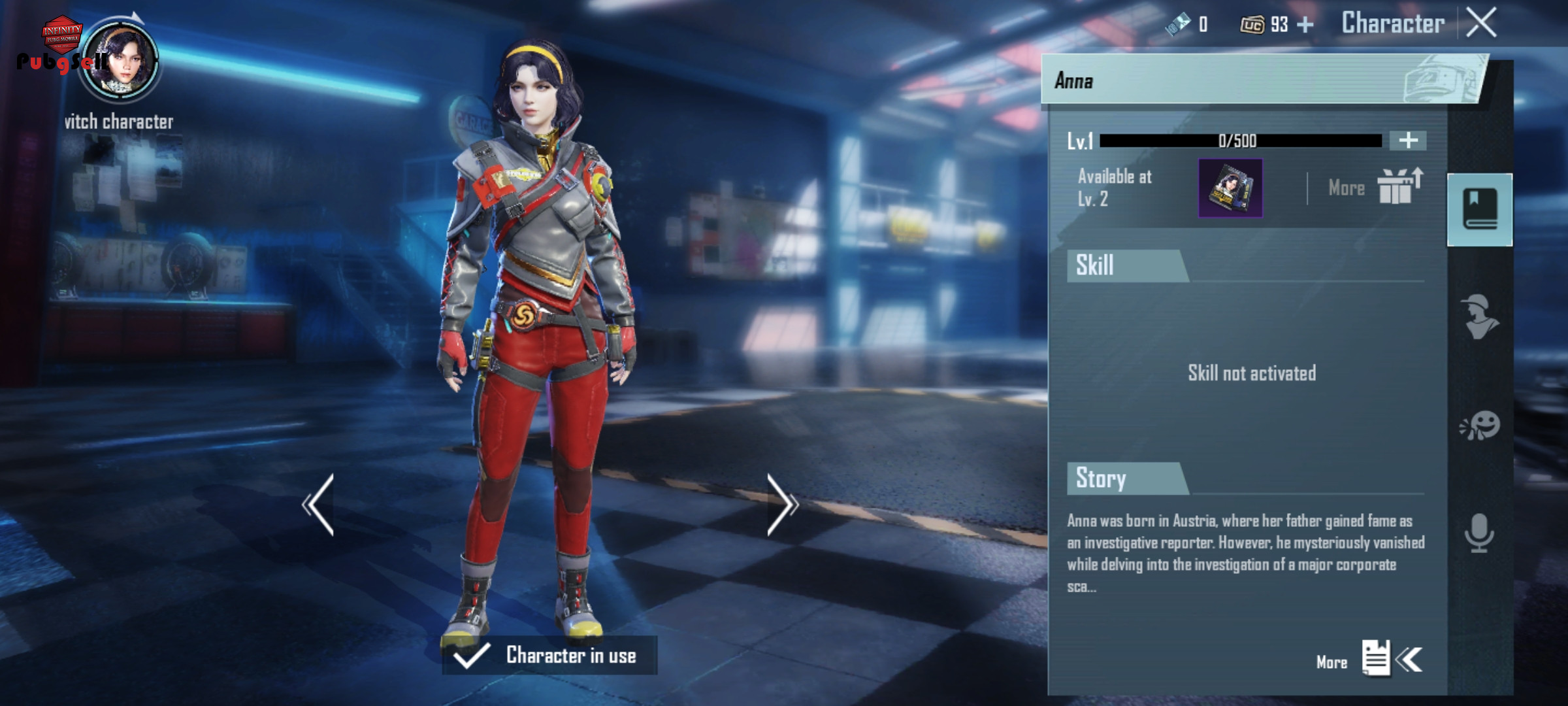Switch to the book profile tab
The width and height of the screenshot is (1568, 706).
[1479, 209]
